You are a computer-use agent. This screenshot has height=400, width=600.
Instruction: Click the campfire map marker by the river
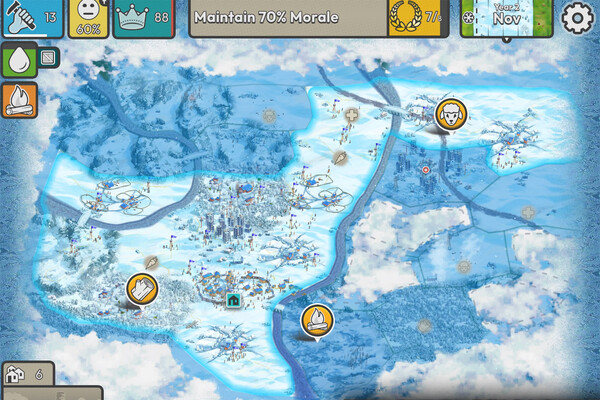(x=316, y=320)
